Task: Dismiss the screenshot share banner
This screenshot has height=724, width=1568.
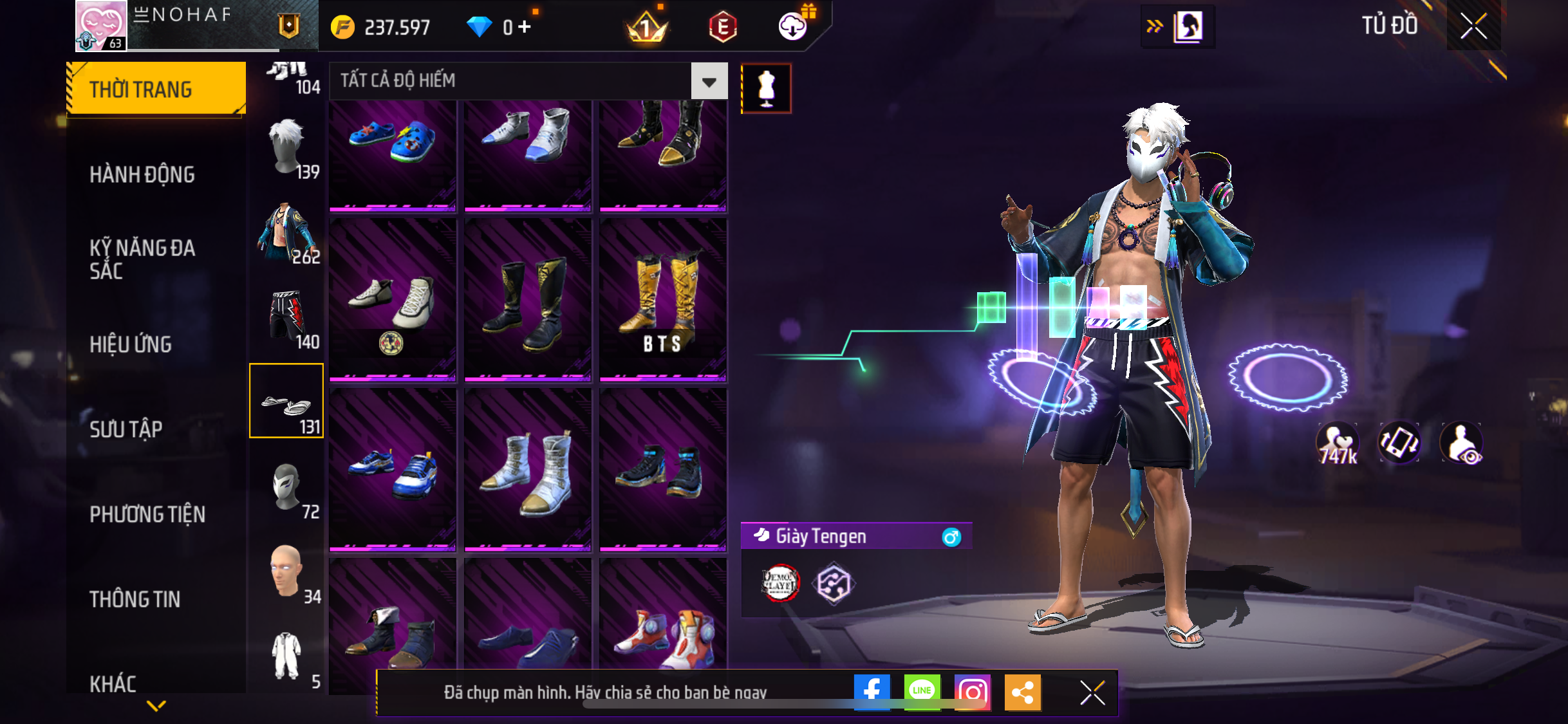Action: 1092,693
